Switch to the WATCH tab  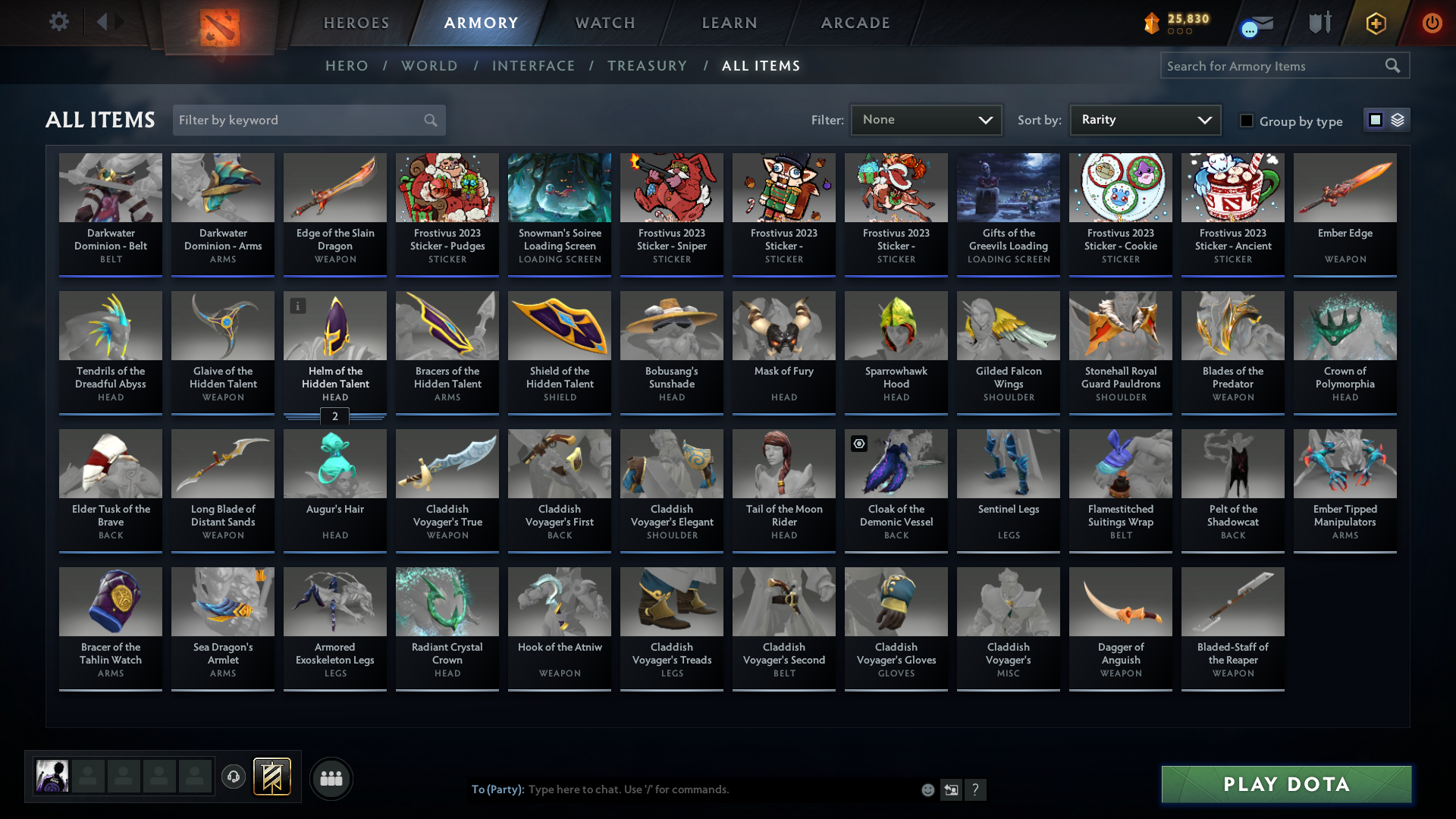coord(604,23)
